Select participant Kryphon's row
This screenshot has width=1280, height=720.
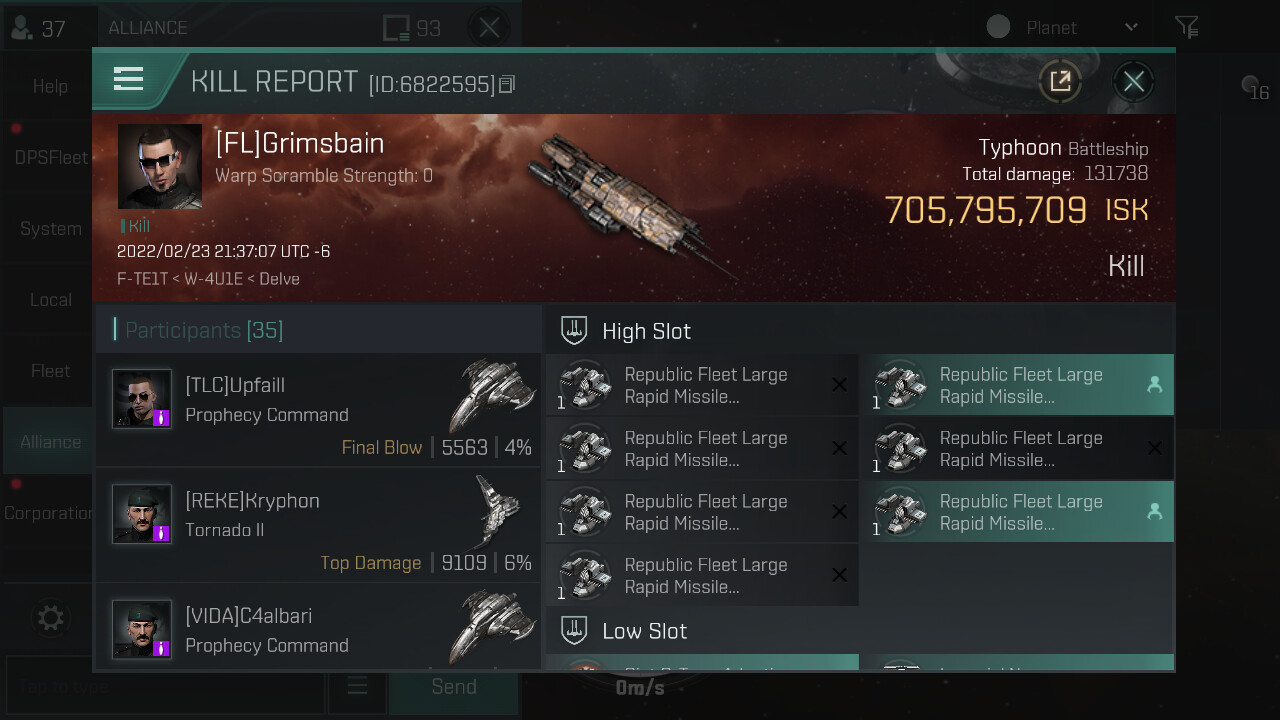[x=318, y=526]
